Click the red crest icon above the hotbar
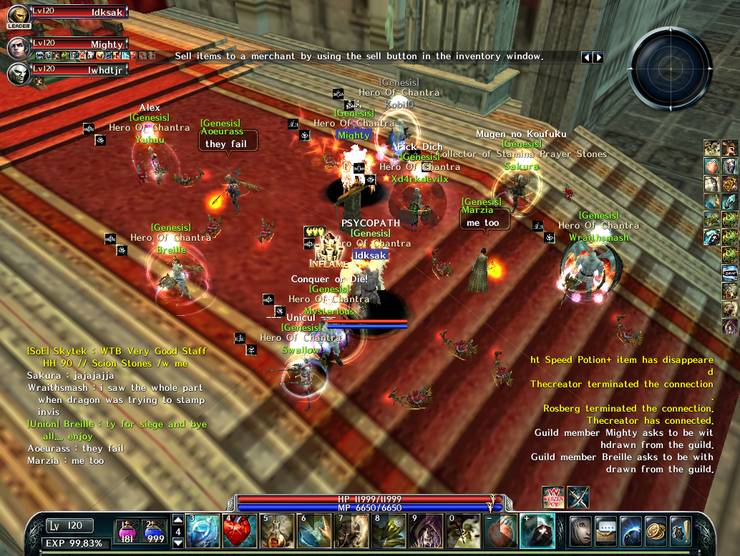 pos(553,497)
